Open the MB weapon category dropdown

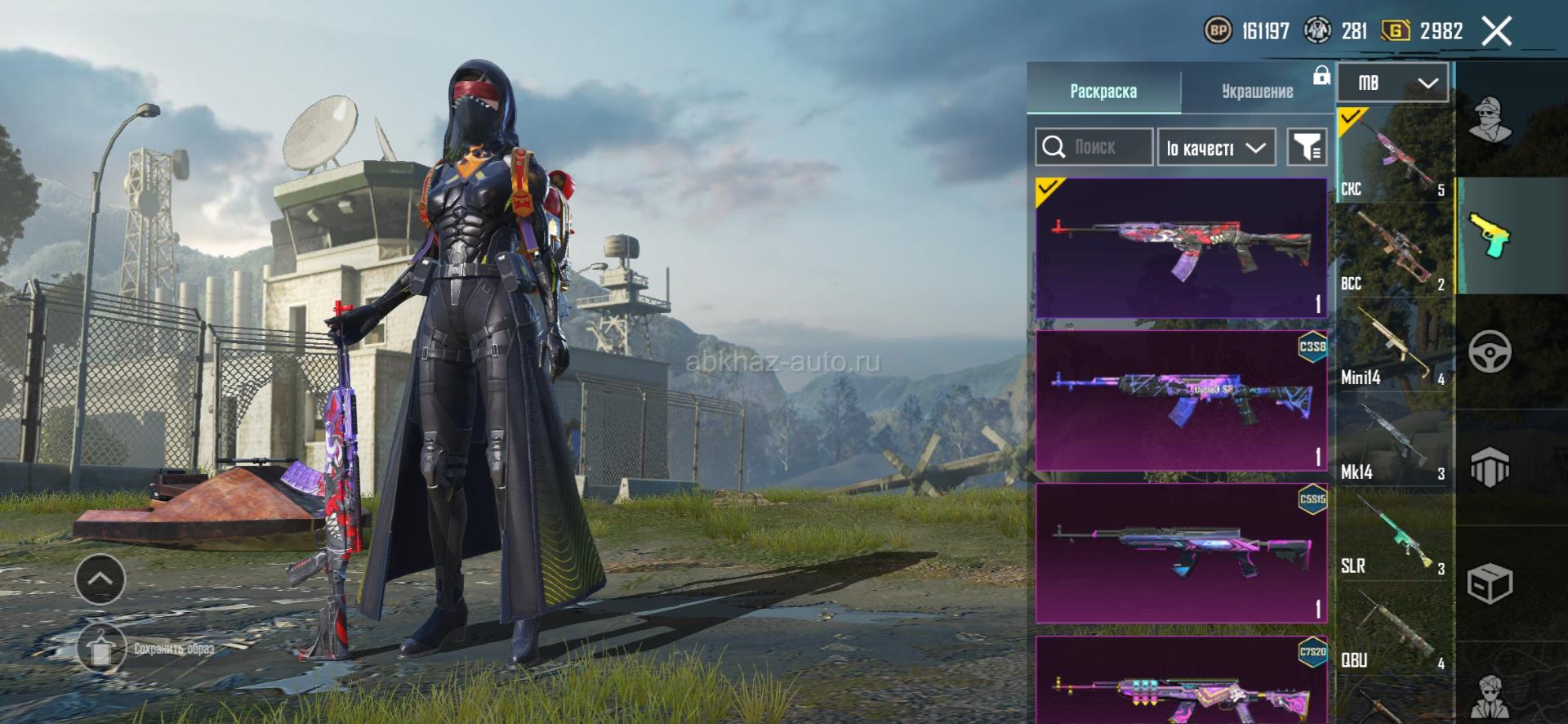[1393, 83]
